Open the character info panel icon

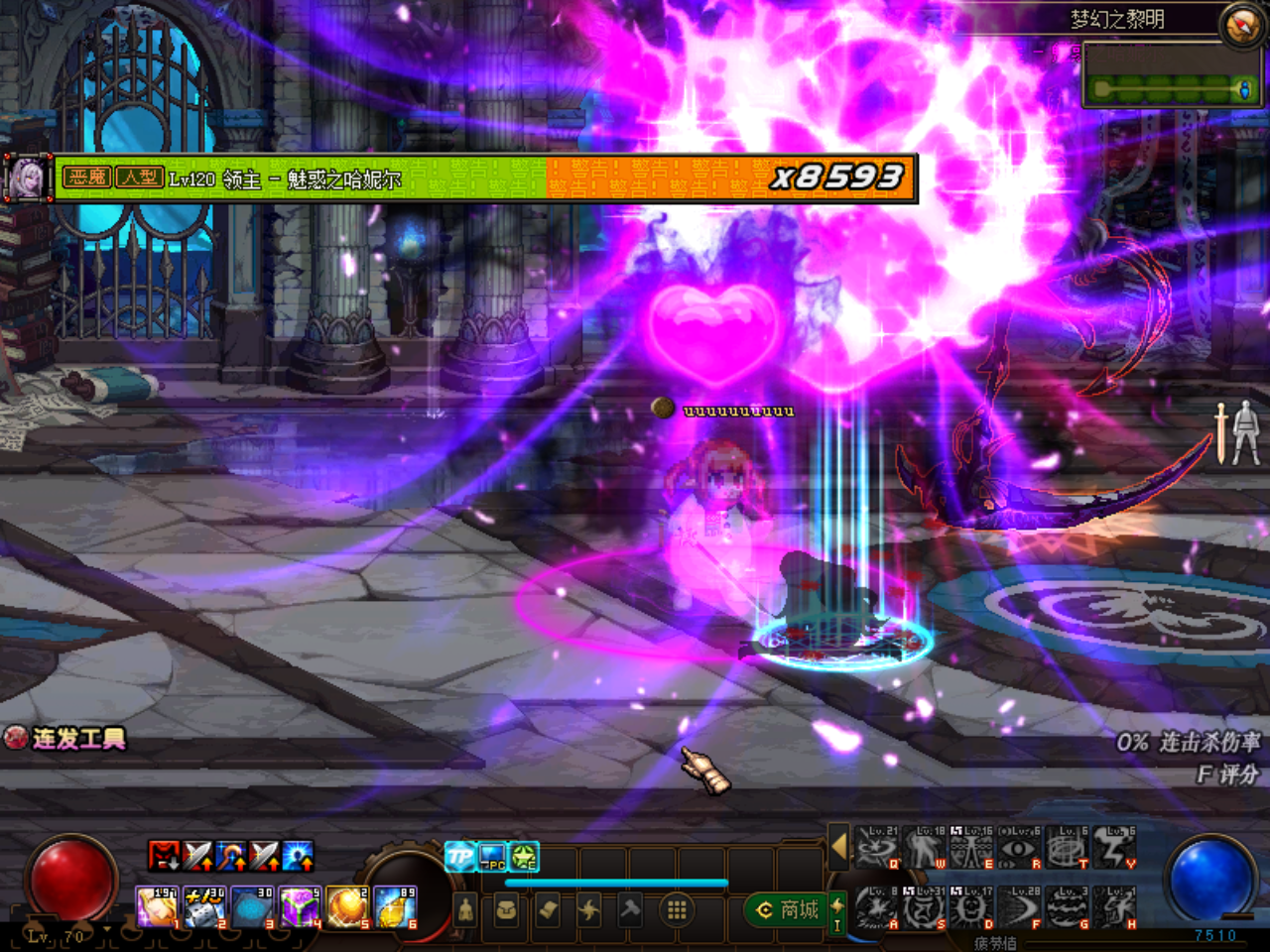click(x=466, y=910)
